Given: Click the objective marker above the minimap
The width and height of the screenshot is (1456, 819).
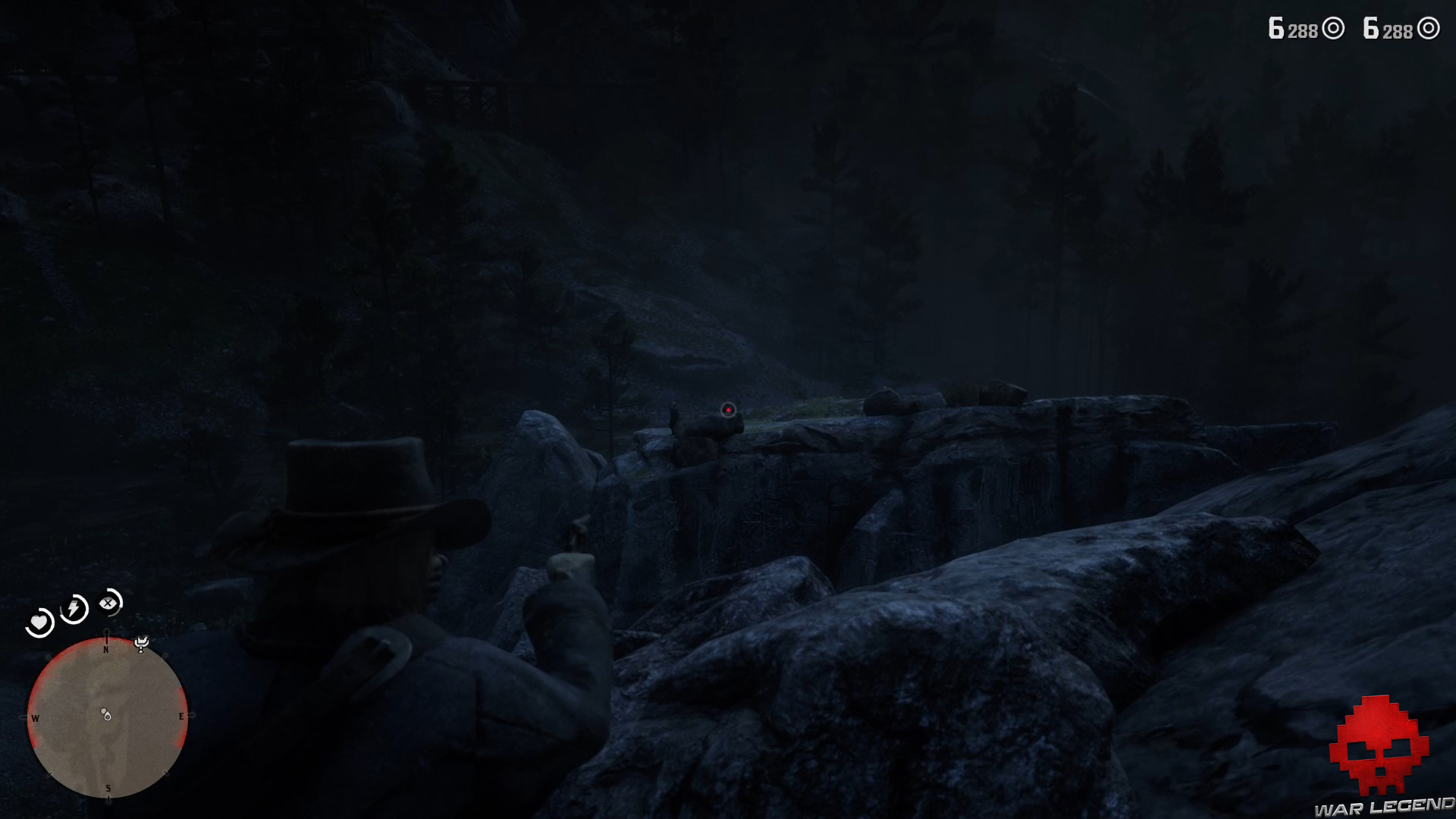Looking at the screenshot, I should pyautogui.click(x=141, y=642).
